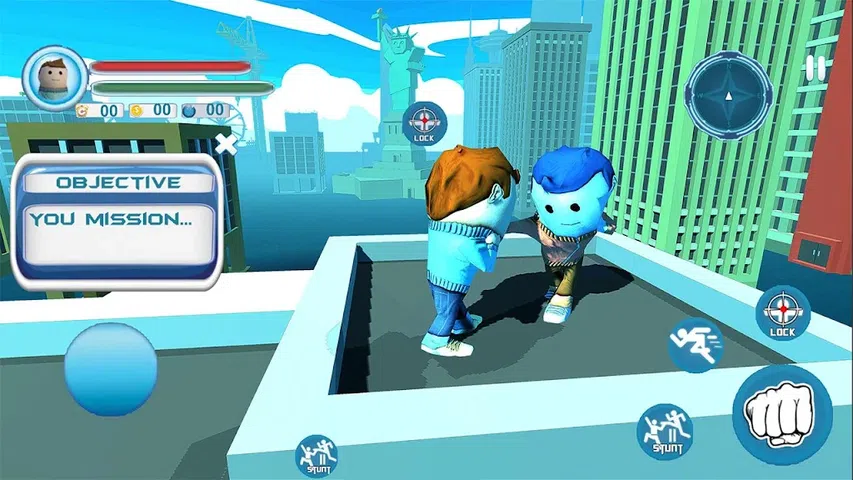Click the circular compass radar
Viewport: 853px width, 480px height.
pyautogui.click(x=729, y=96)
